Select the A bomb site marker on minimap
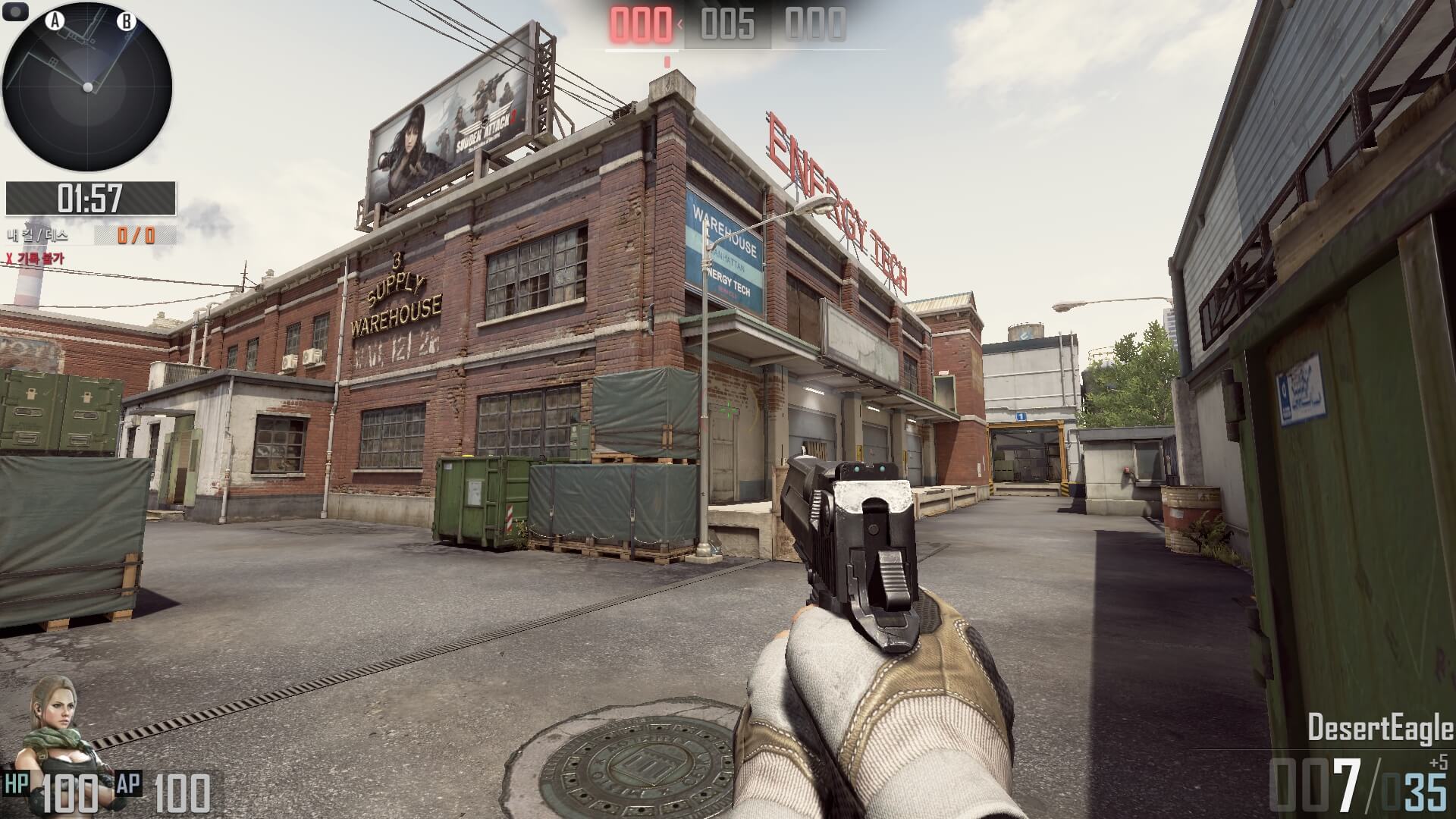Viewport: 1456px width, 819px height. click(x=55, y=21)
